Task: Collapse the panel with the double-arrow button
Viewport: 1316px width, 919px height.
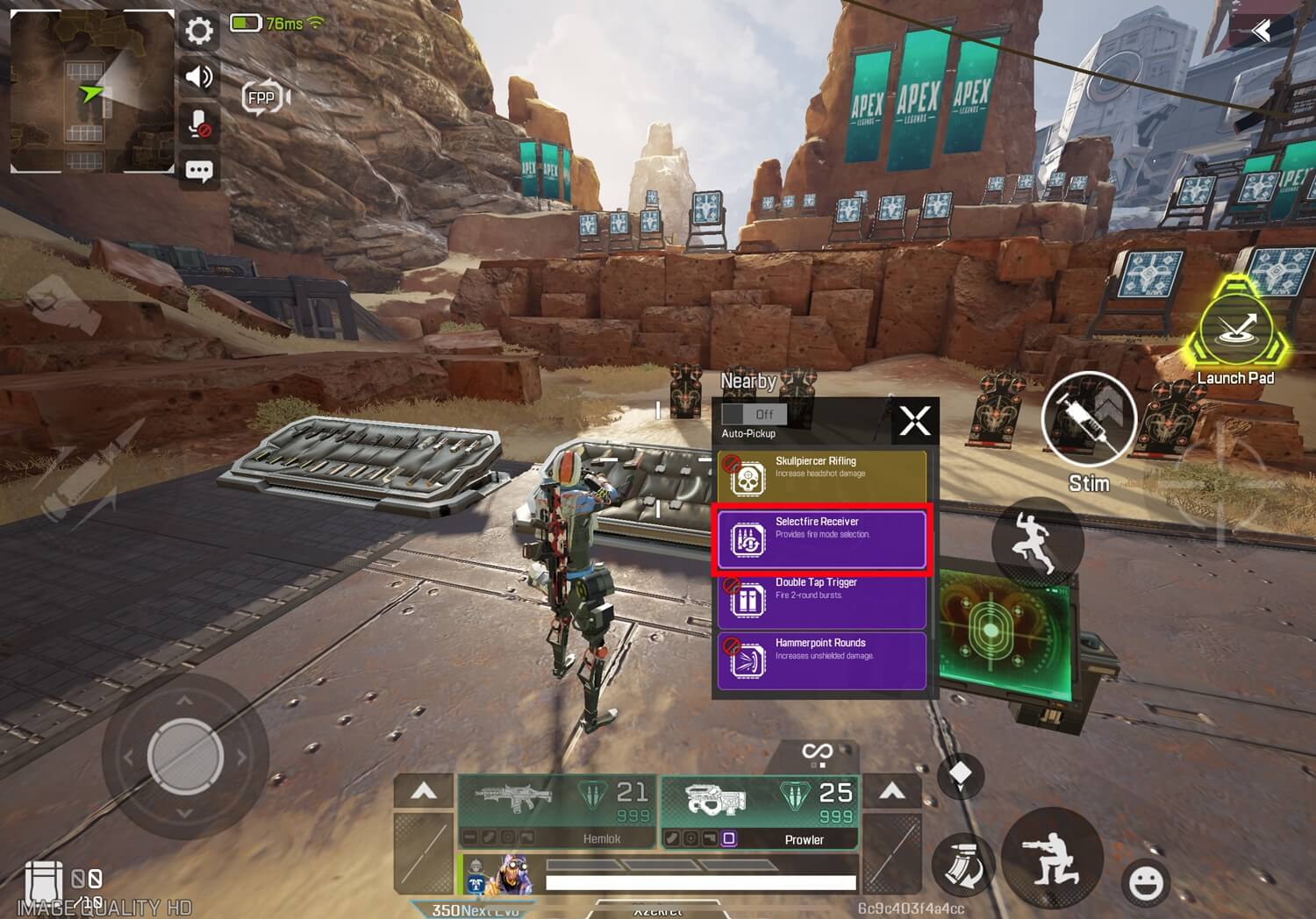Action: 1262,32
